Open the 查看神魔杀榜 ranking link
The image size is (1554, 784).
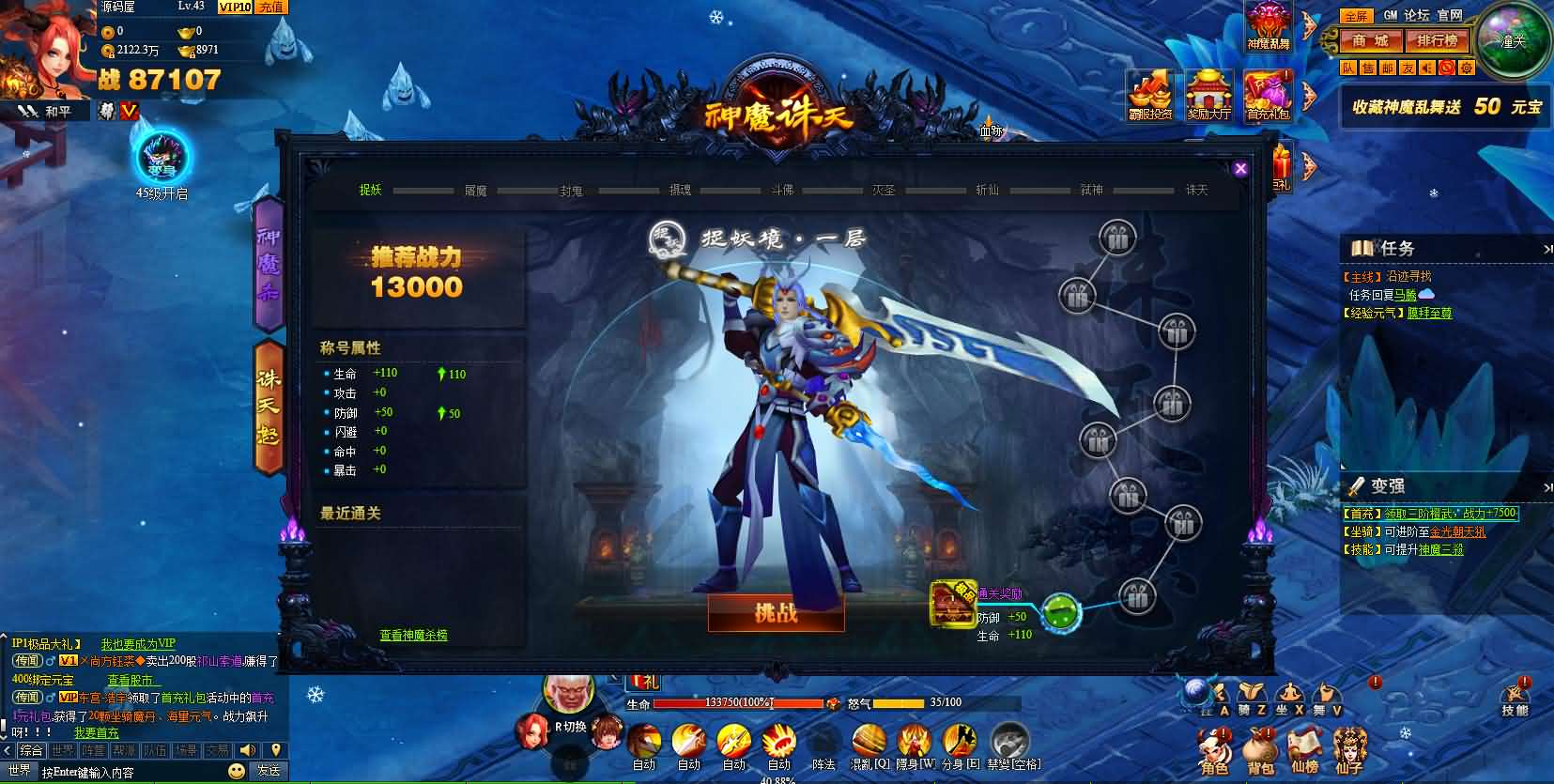point(413,636)
